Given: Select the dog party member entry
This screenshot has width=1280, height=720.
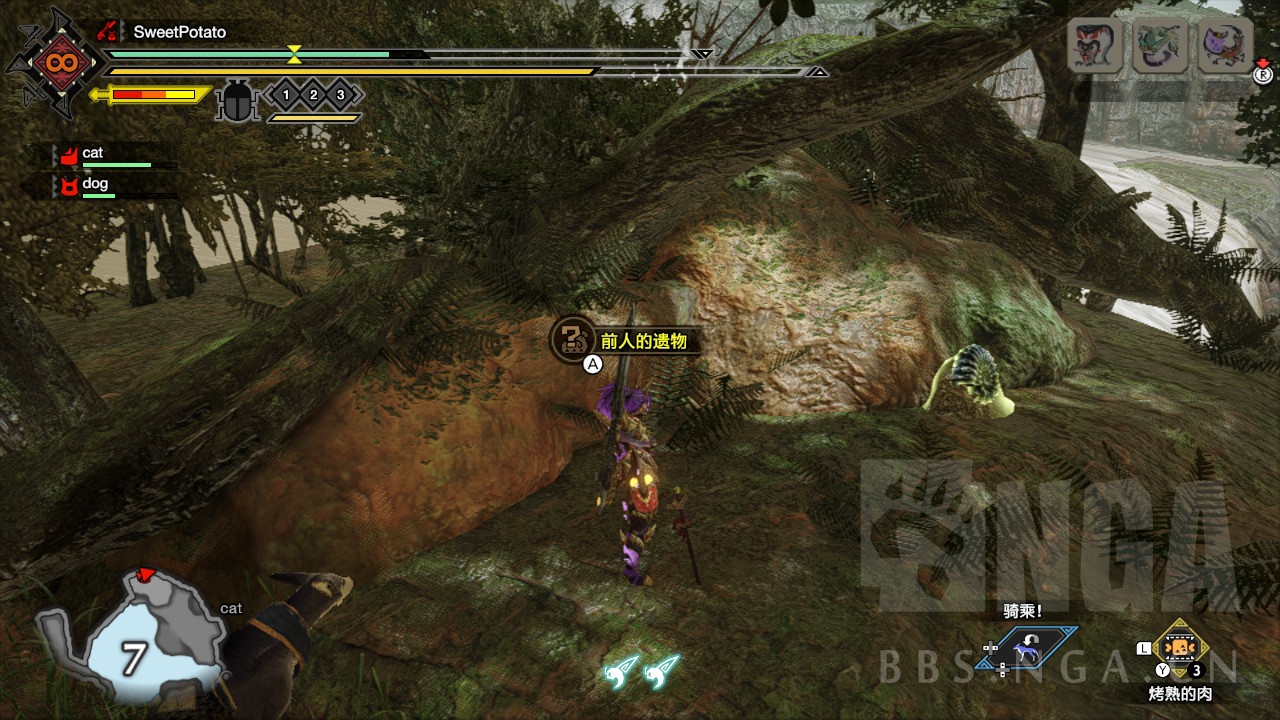Looking at the screenshot, I should pyautogui.click(x=94, y=184).
